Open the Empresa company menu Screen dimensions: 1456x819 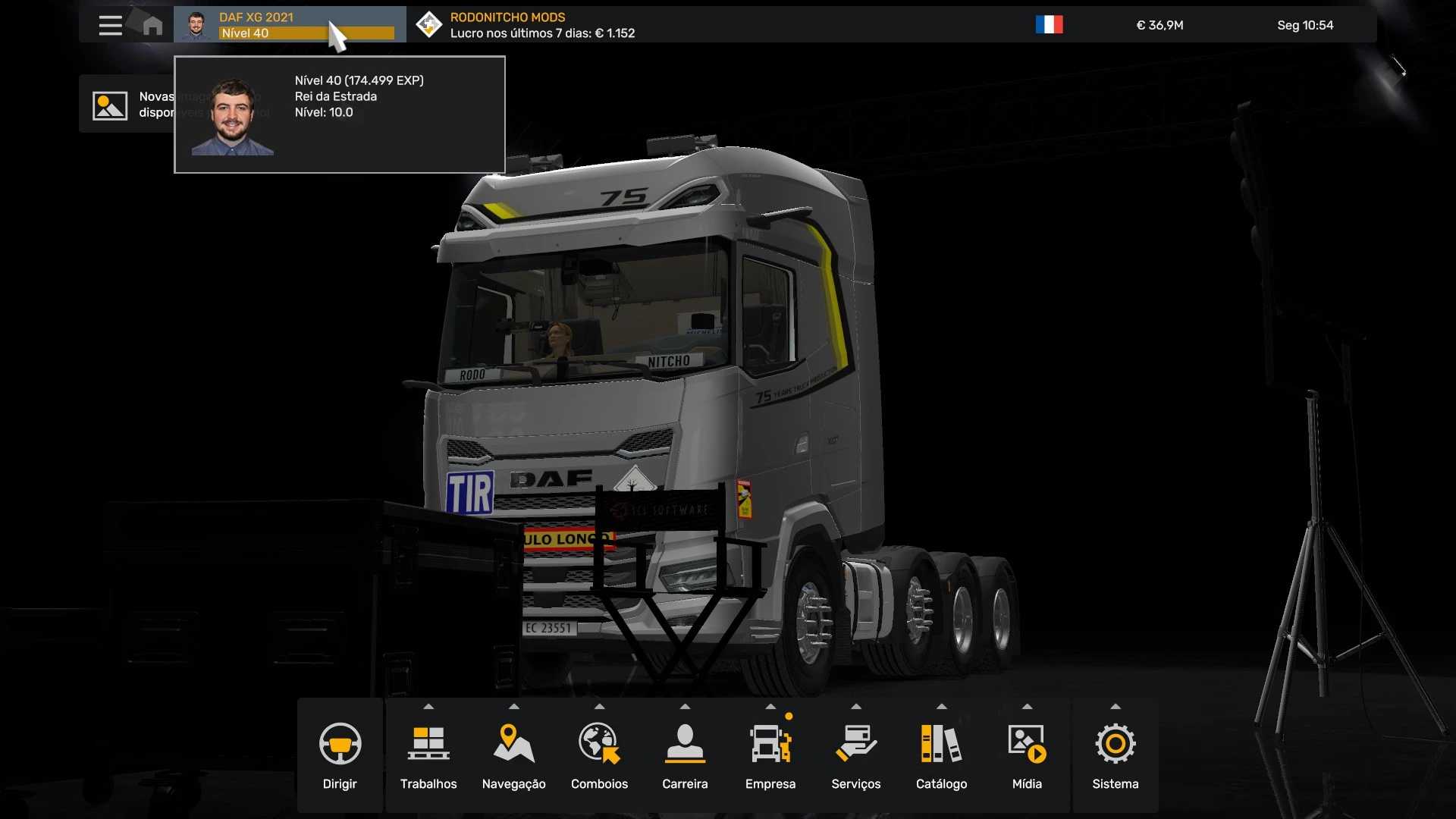(770, 755)
